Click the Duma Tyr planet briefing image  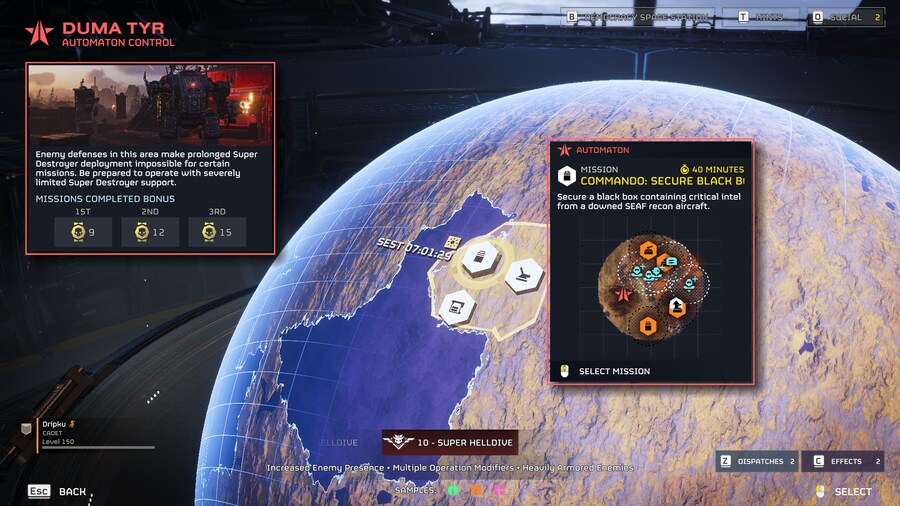coord(150,104)
